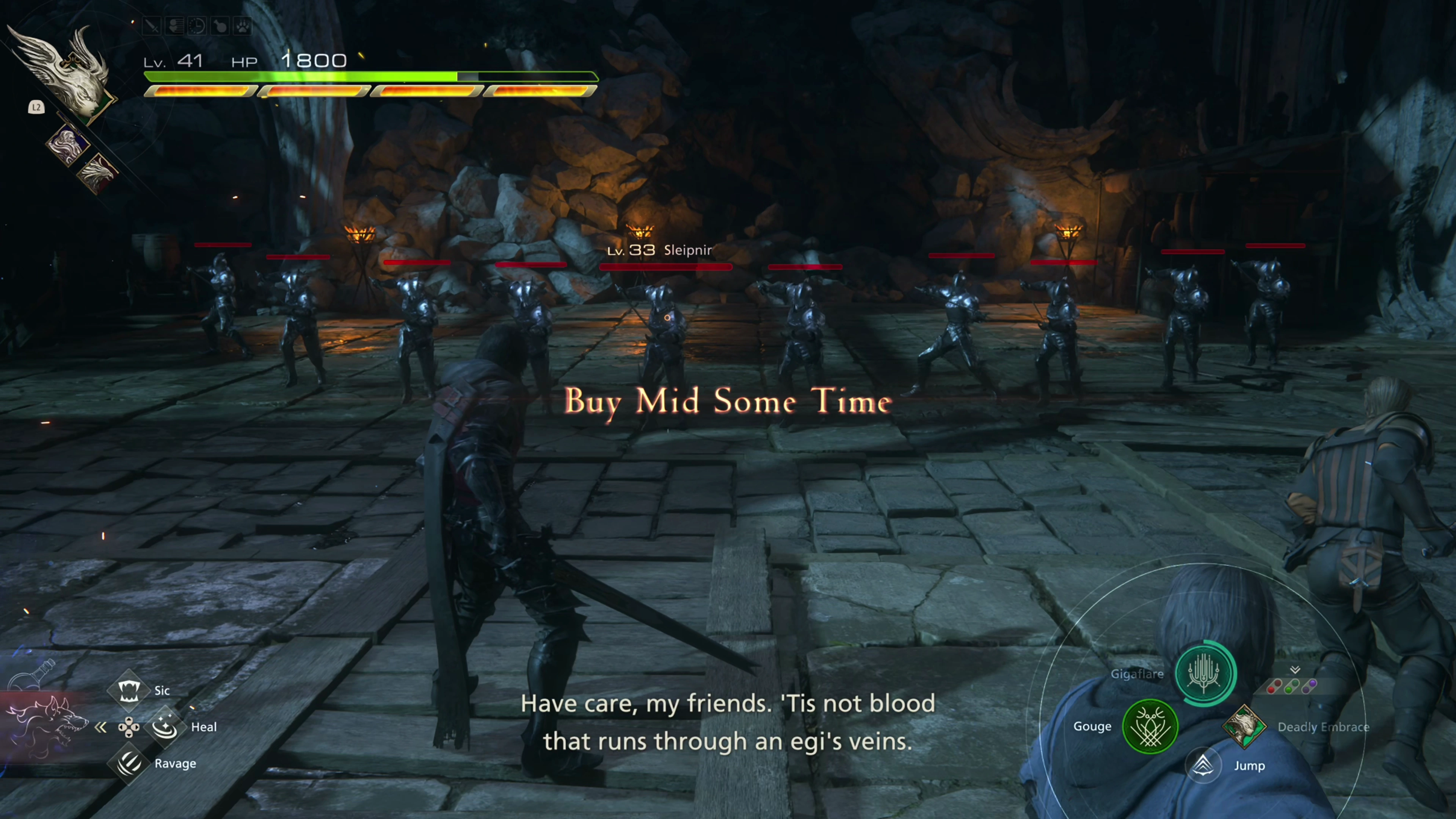Order Torgal to Ravage

point(129,763)
